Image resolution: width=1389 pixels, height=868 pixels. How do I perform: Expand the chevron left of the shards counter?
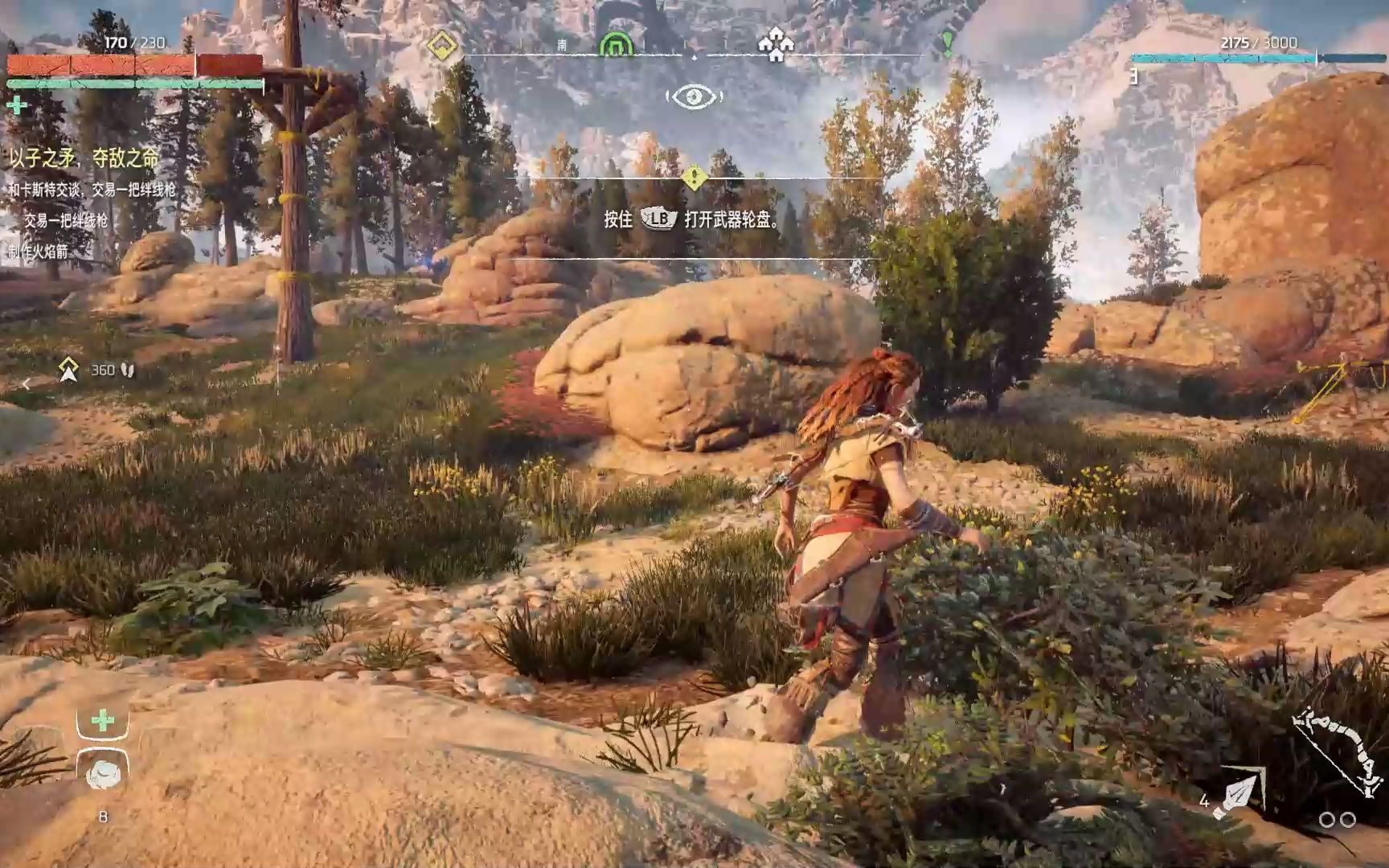click(x=25, y=383)
